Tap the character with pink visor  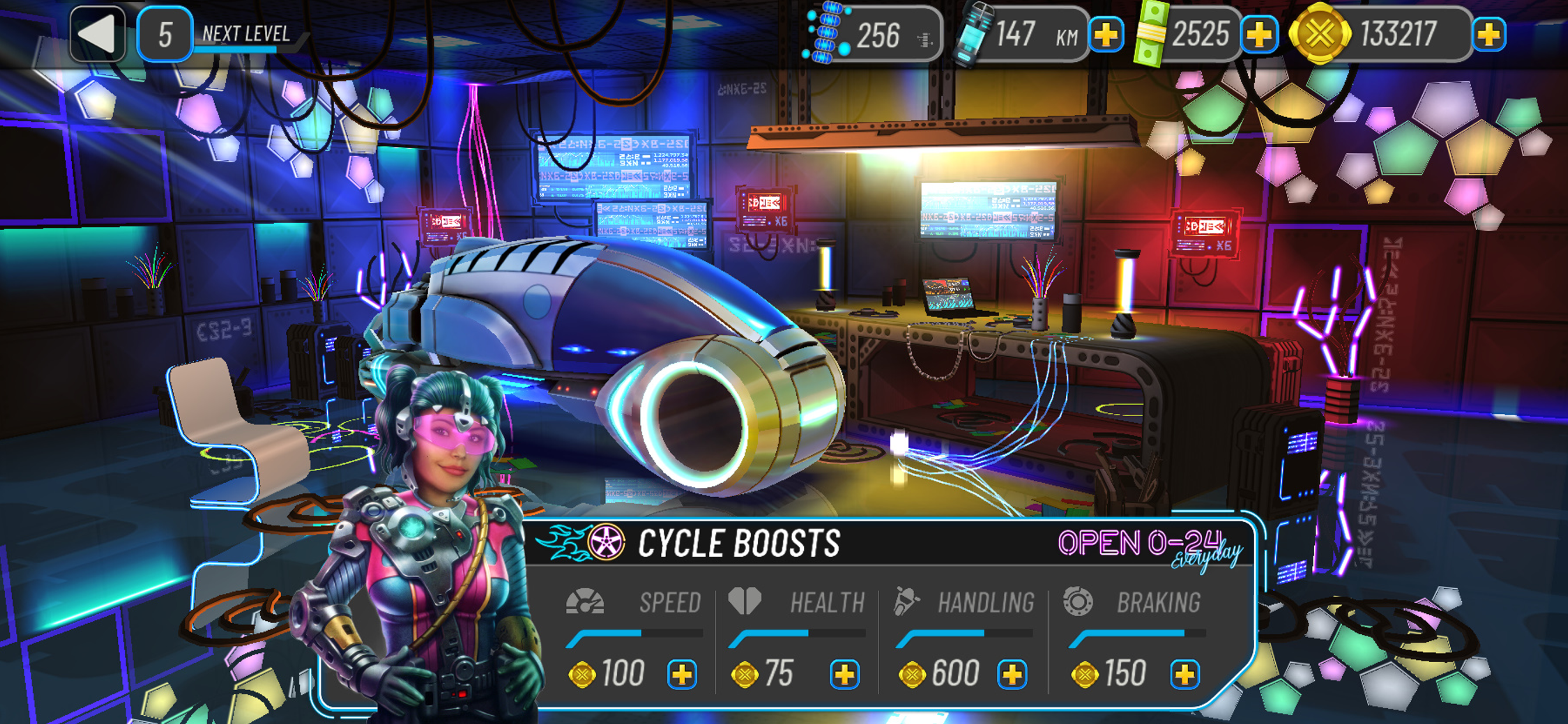click(x=438, y=547)
